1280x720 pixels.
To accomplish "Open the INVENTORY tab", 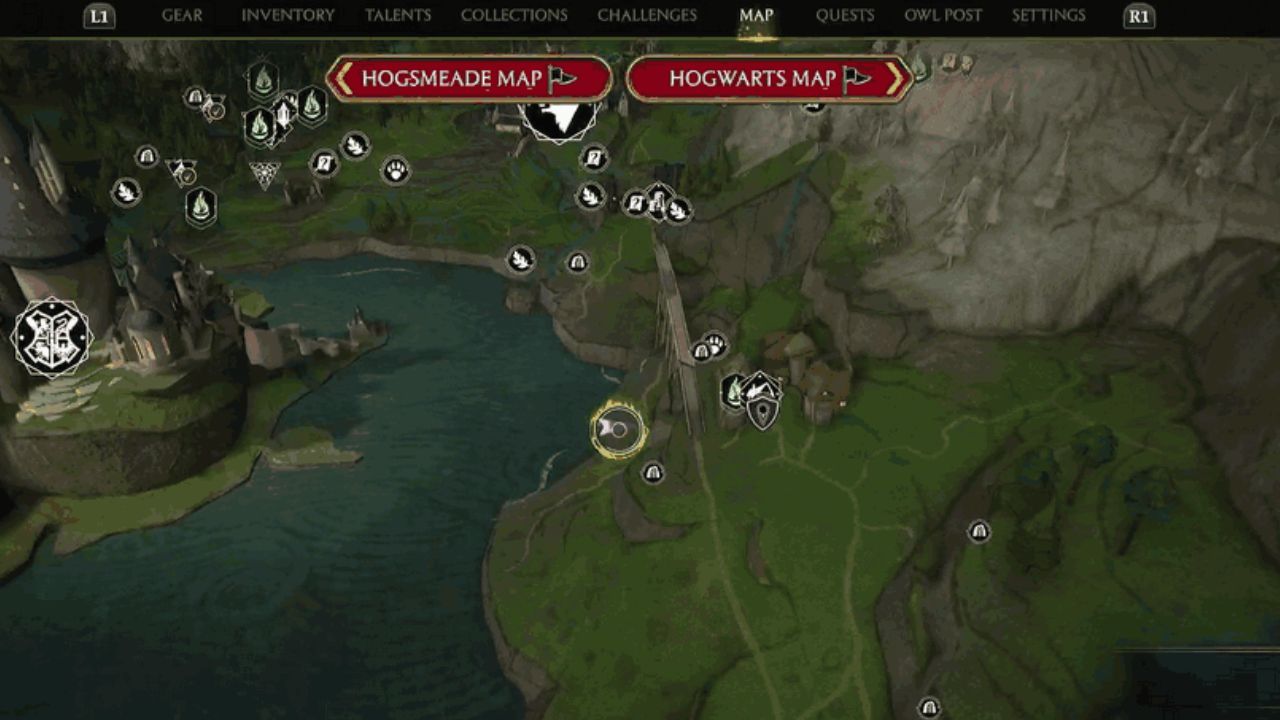I will tap(285, 15).
